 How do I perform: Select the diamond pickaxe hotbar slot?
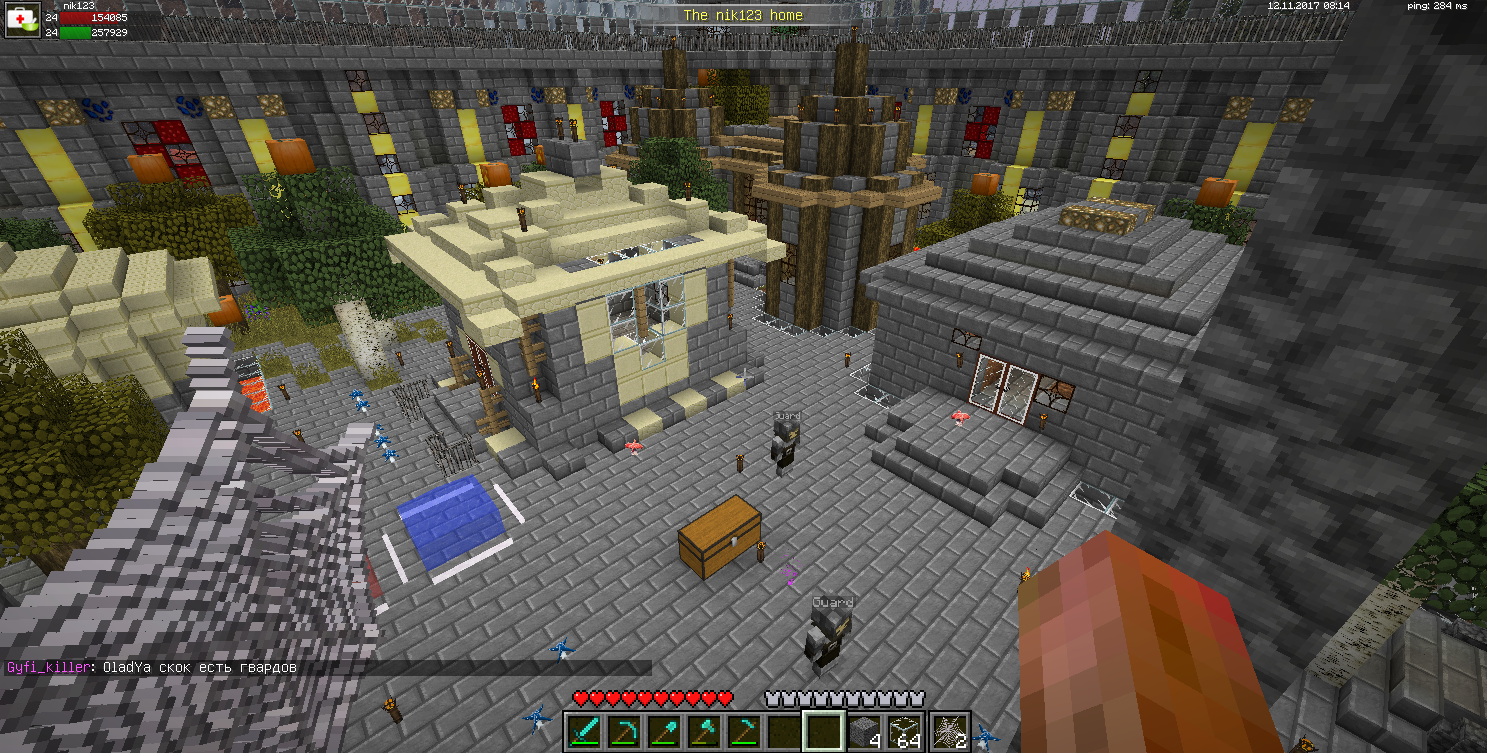pos(625,731)
